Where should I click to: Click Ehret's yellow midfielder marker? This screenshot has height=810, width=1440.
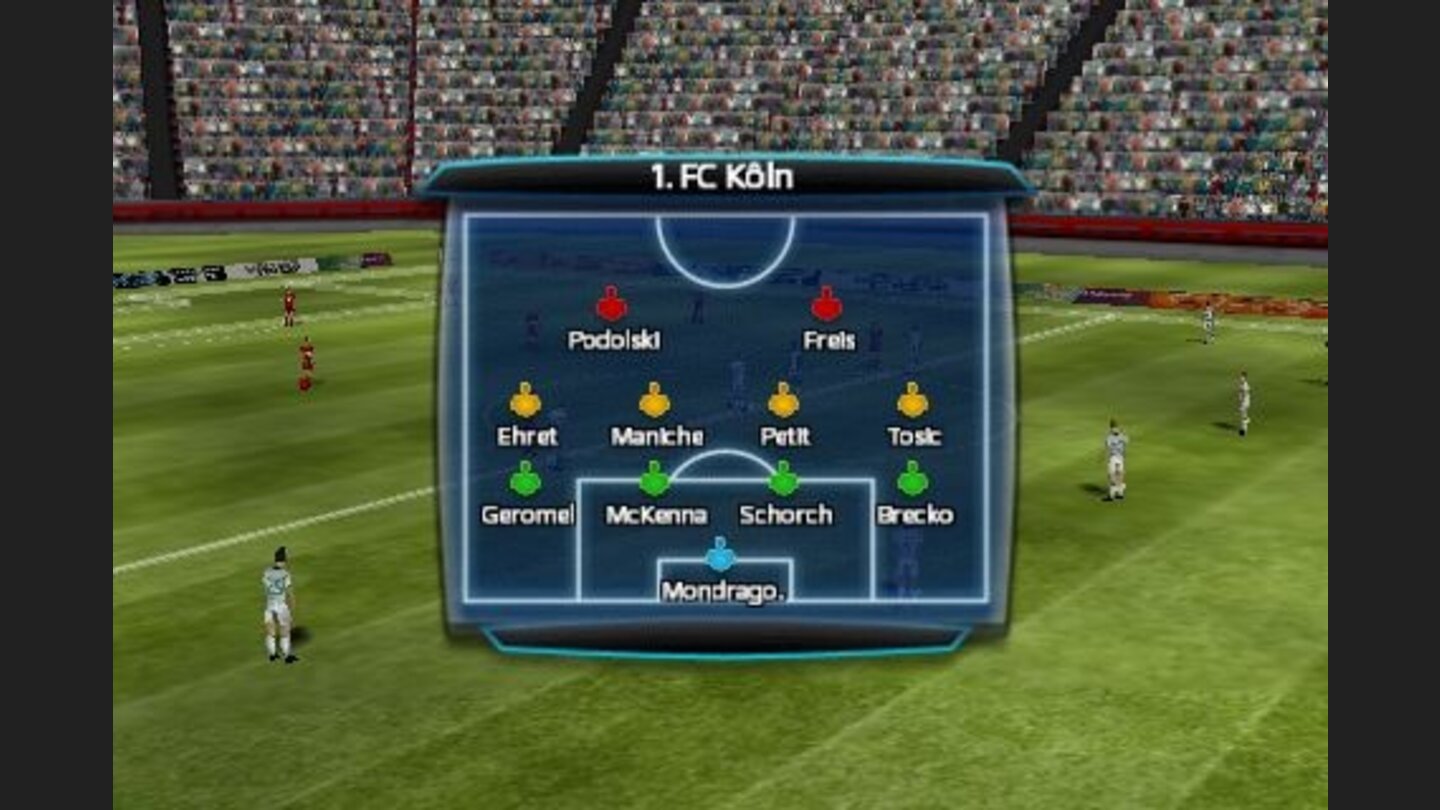coord(522,401)
